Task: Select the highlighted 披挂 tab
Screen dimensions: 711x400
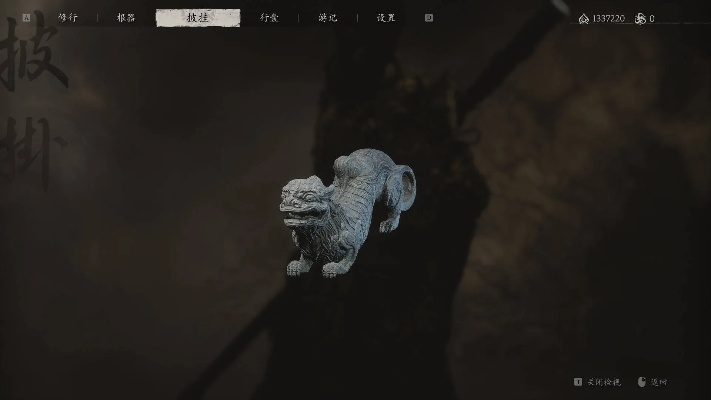Action: pyautogui.click(x=198, y=18)
